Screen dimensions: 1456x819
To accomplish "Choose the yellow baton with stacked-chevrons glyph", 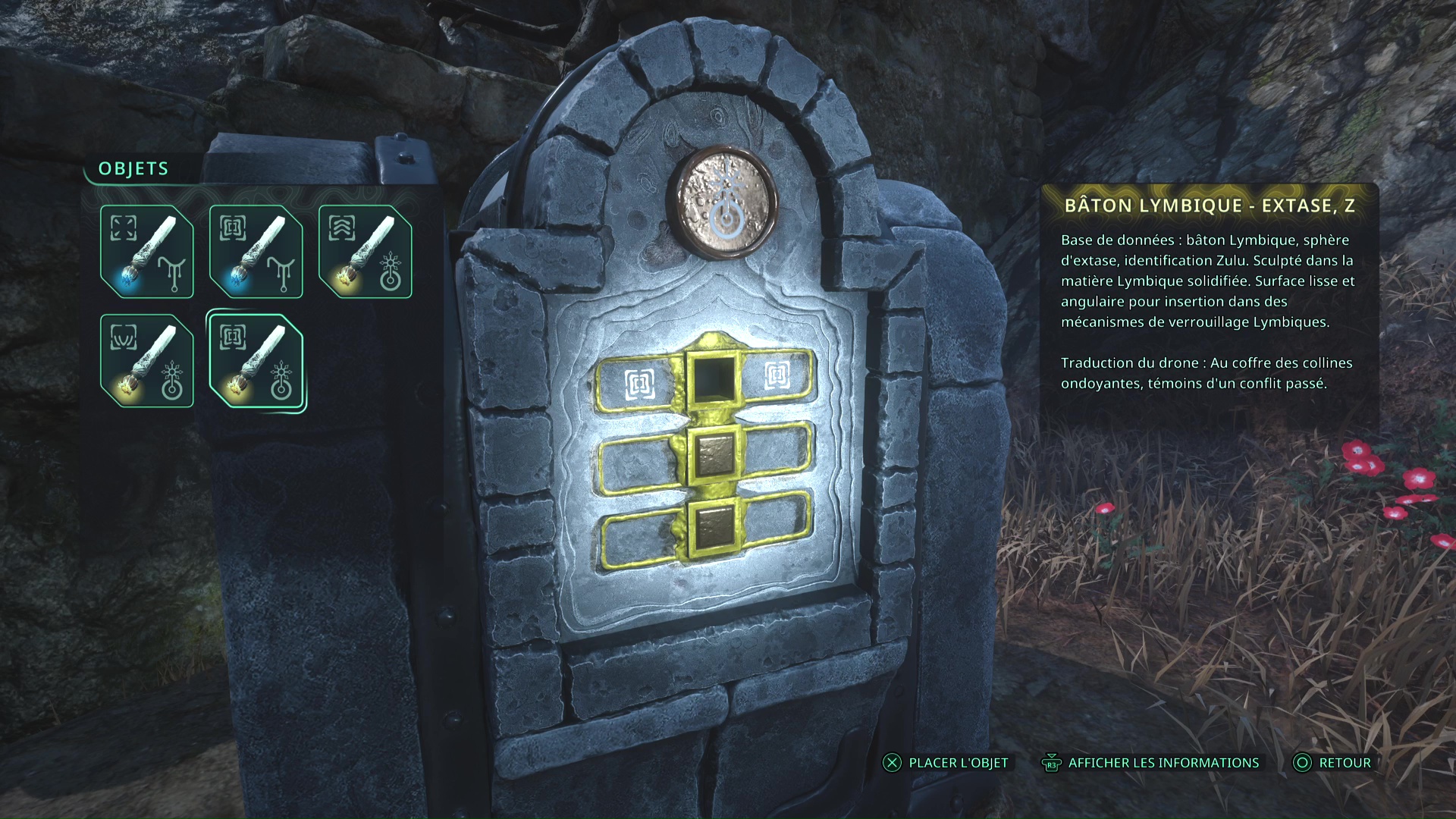I will [x=366, y=252].
